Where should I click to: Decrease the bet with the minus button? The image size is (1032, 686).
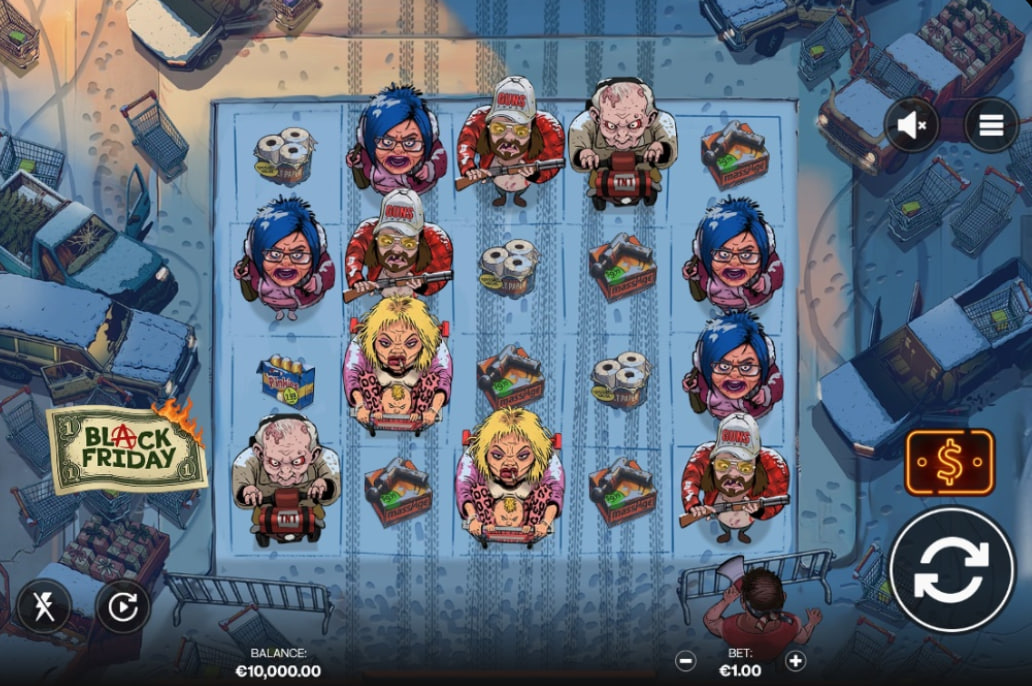pyautogui.click(x=685, y=660)
